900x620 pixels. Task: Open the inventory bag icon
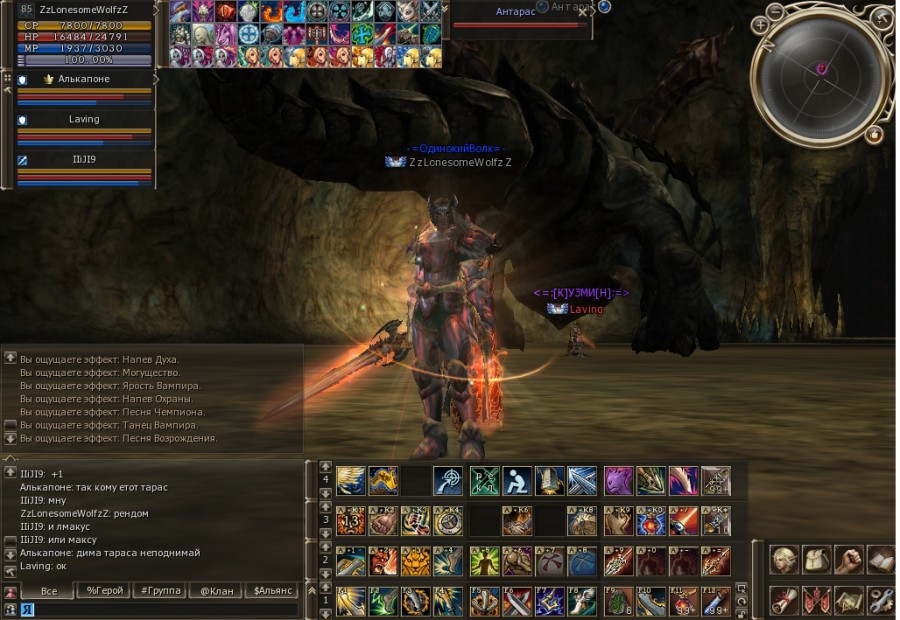tap(816, 561)
